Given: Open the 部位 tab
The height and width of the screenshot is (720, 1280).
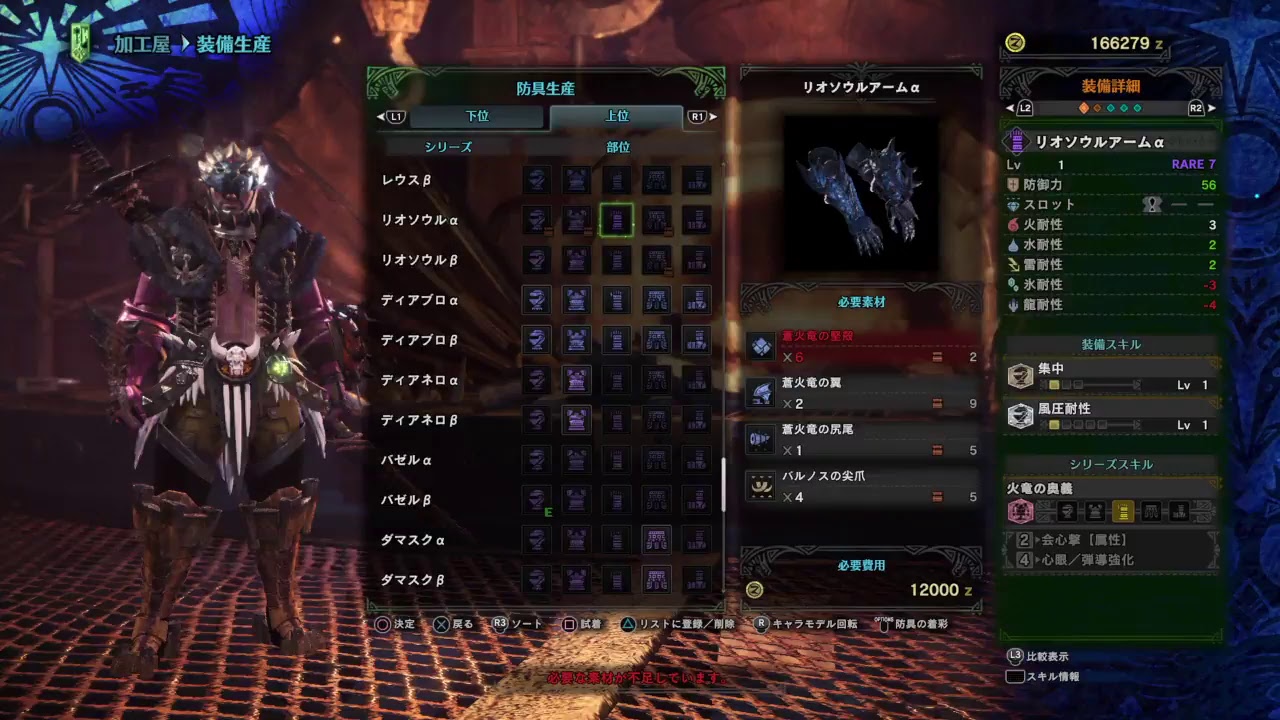Looking at the screenshot, I should click(619, 146).
